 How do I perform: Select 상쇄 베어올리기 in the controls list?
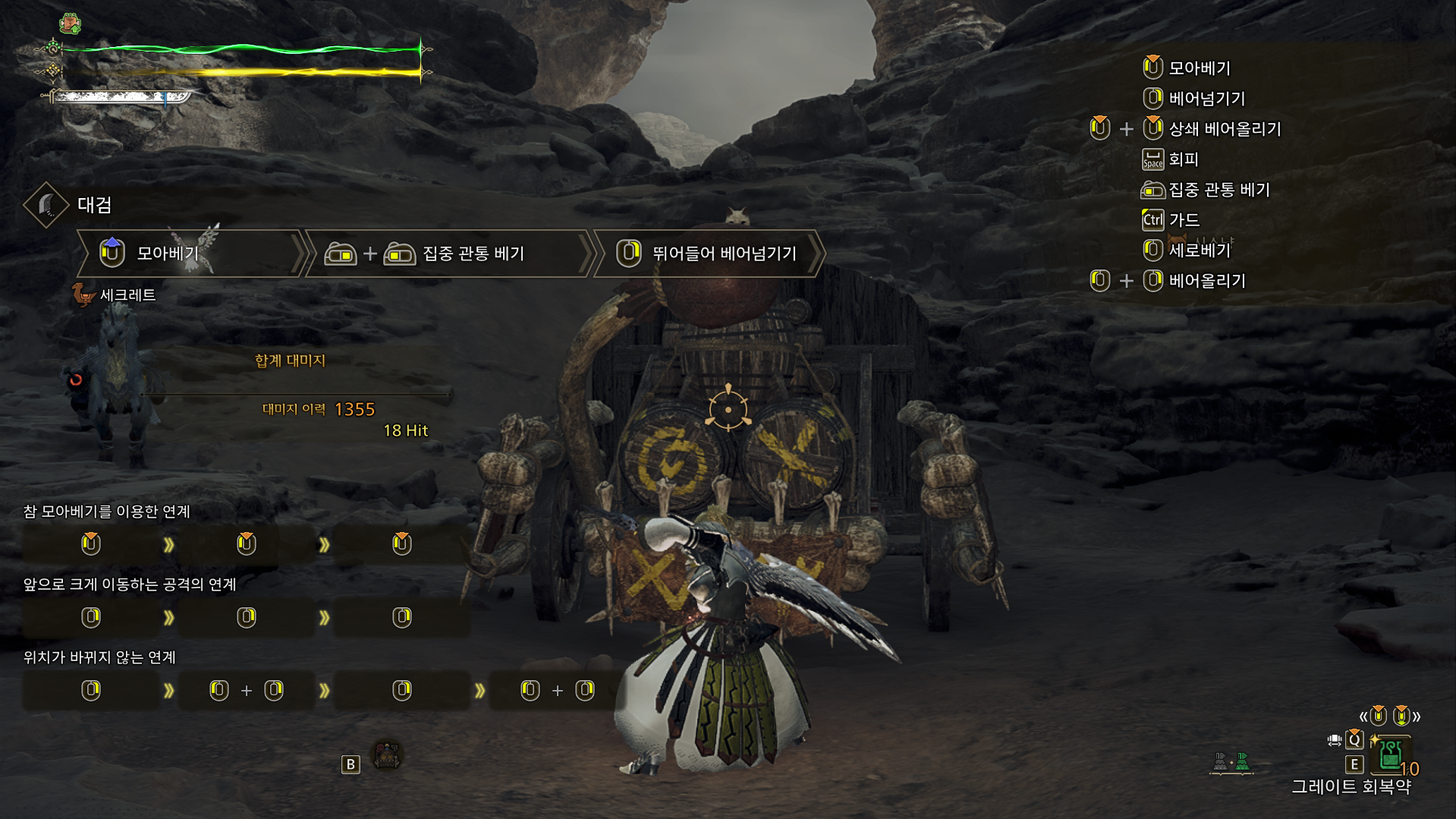point(1224,129)
